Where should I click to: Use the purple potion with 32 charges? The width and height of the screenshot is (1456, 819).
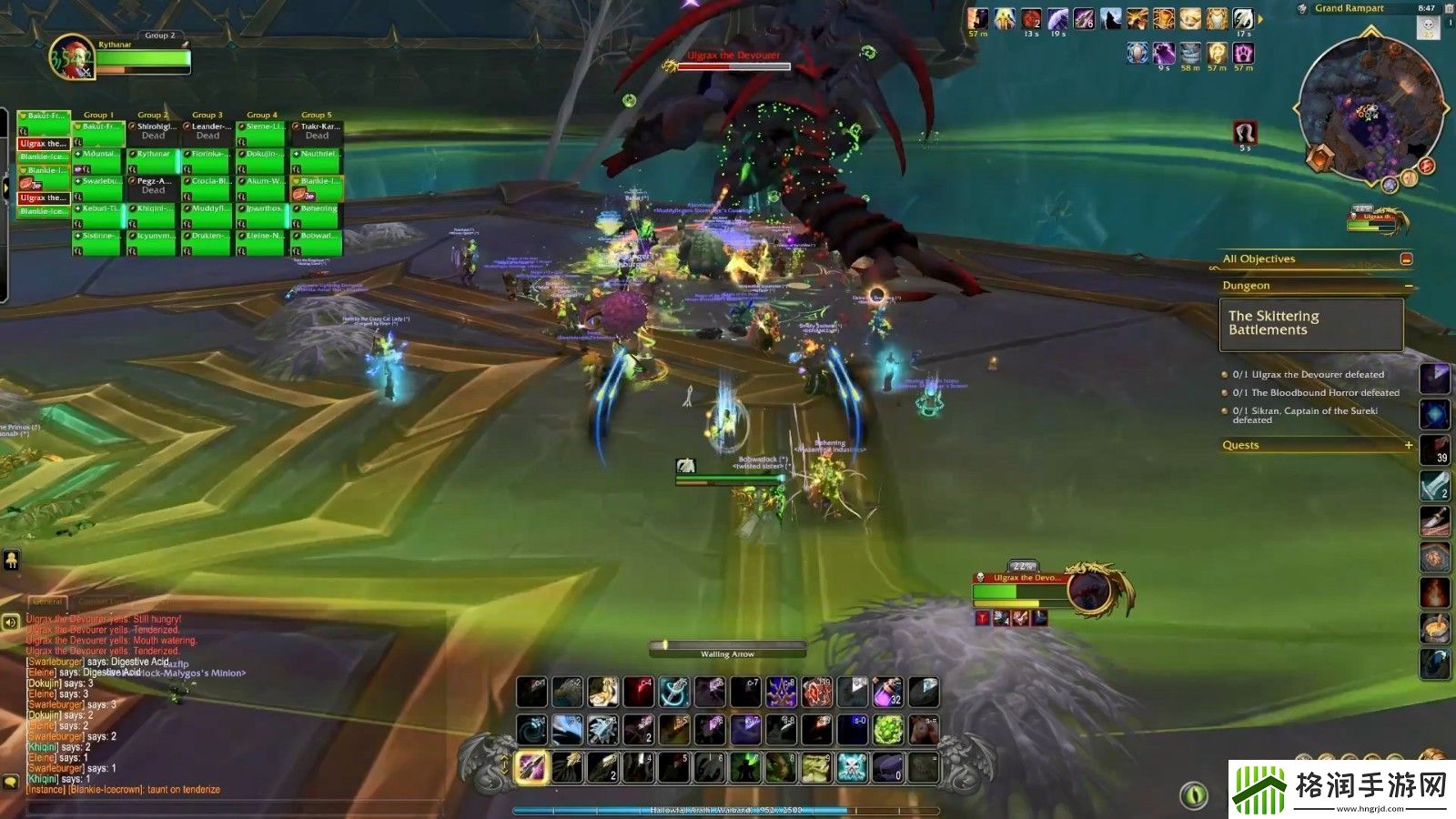tap(887, 693)
